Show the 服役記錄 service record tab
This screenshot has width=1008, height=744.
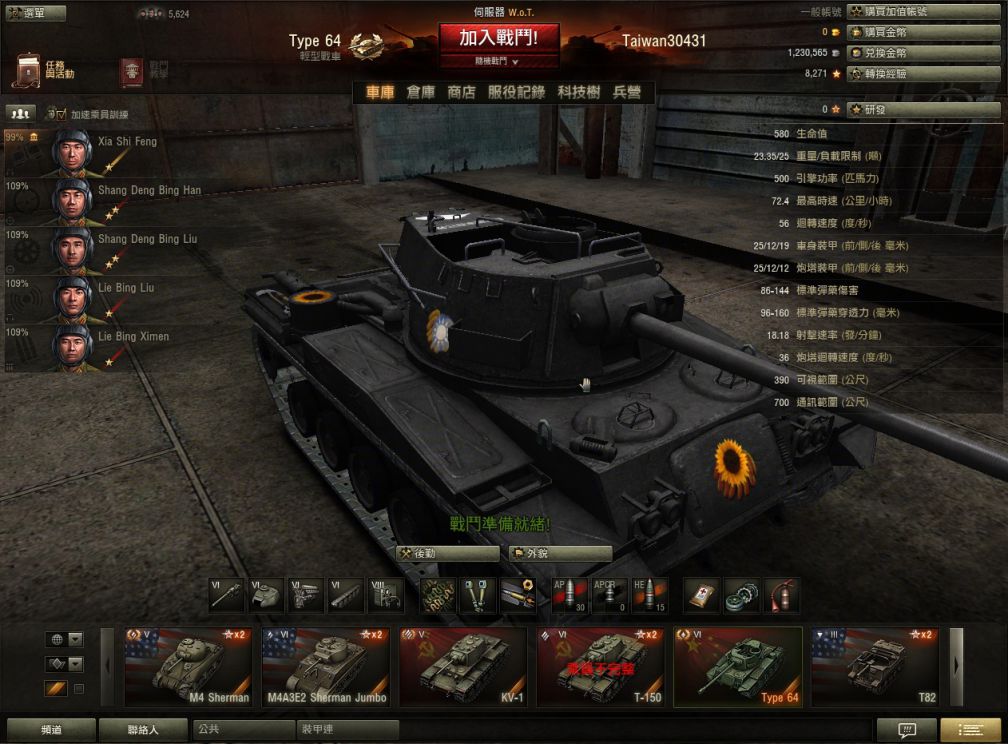pyautogui.click(x=516, y=92)
